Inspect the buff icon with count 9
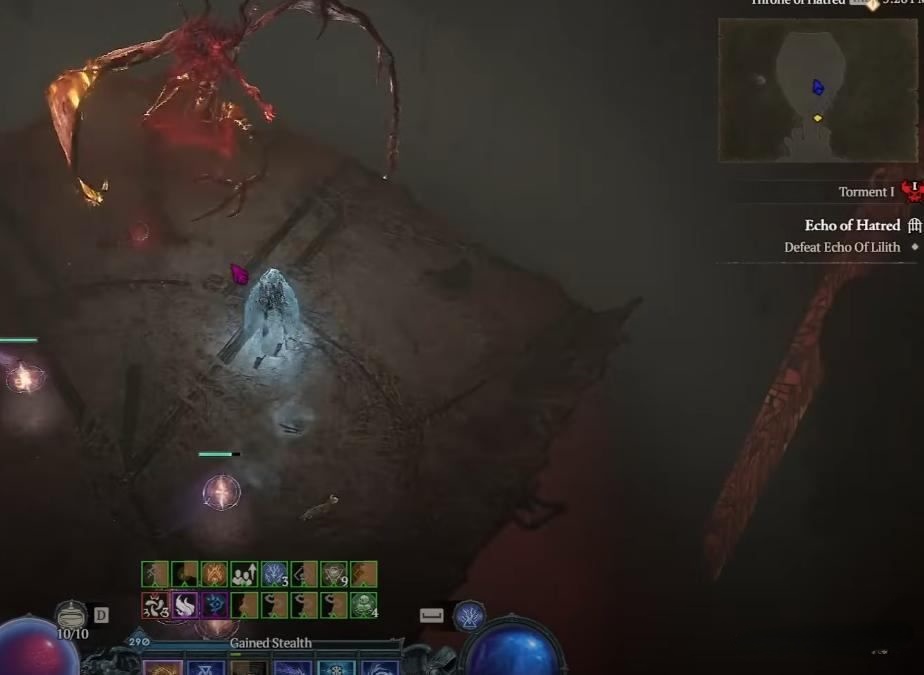924x675 pixels. 334,574
